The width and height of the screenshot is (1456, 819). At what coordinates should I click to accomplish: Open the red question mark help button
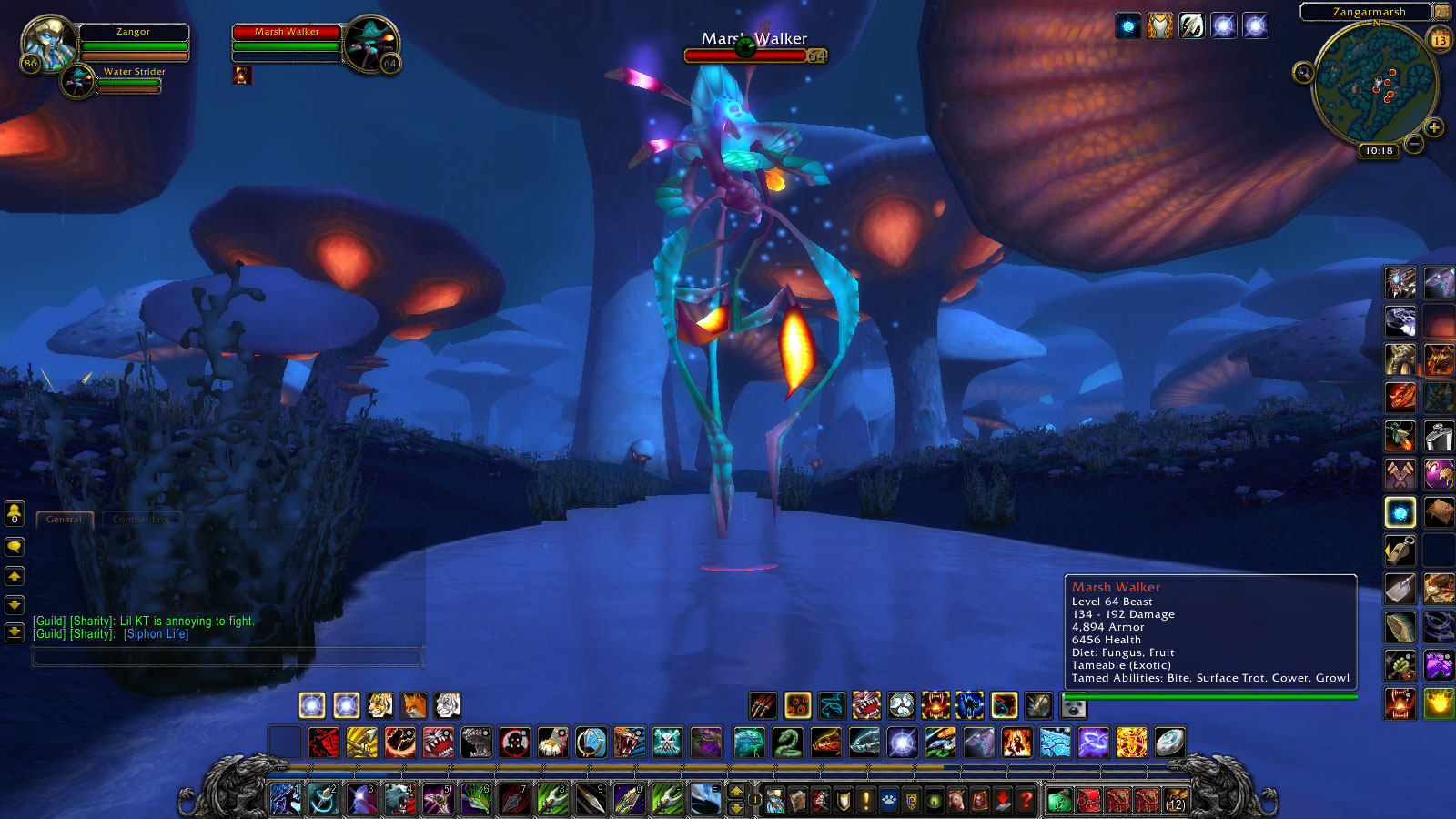click(1026, 800)
